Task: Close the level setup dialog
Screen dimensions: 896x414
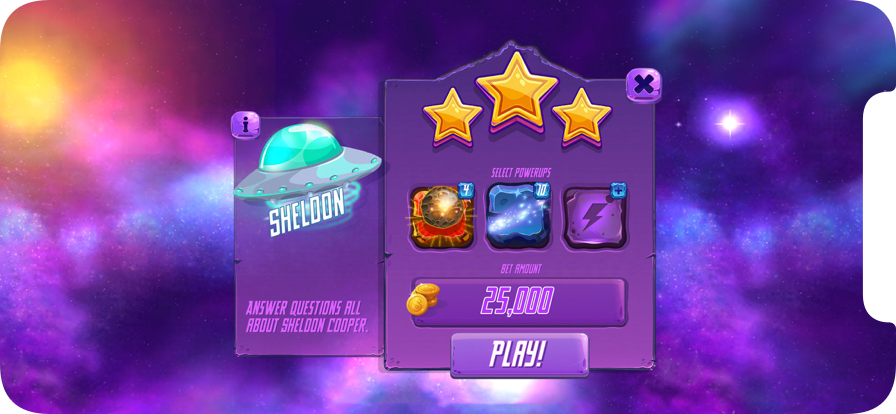Action: tap(644, 85)
